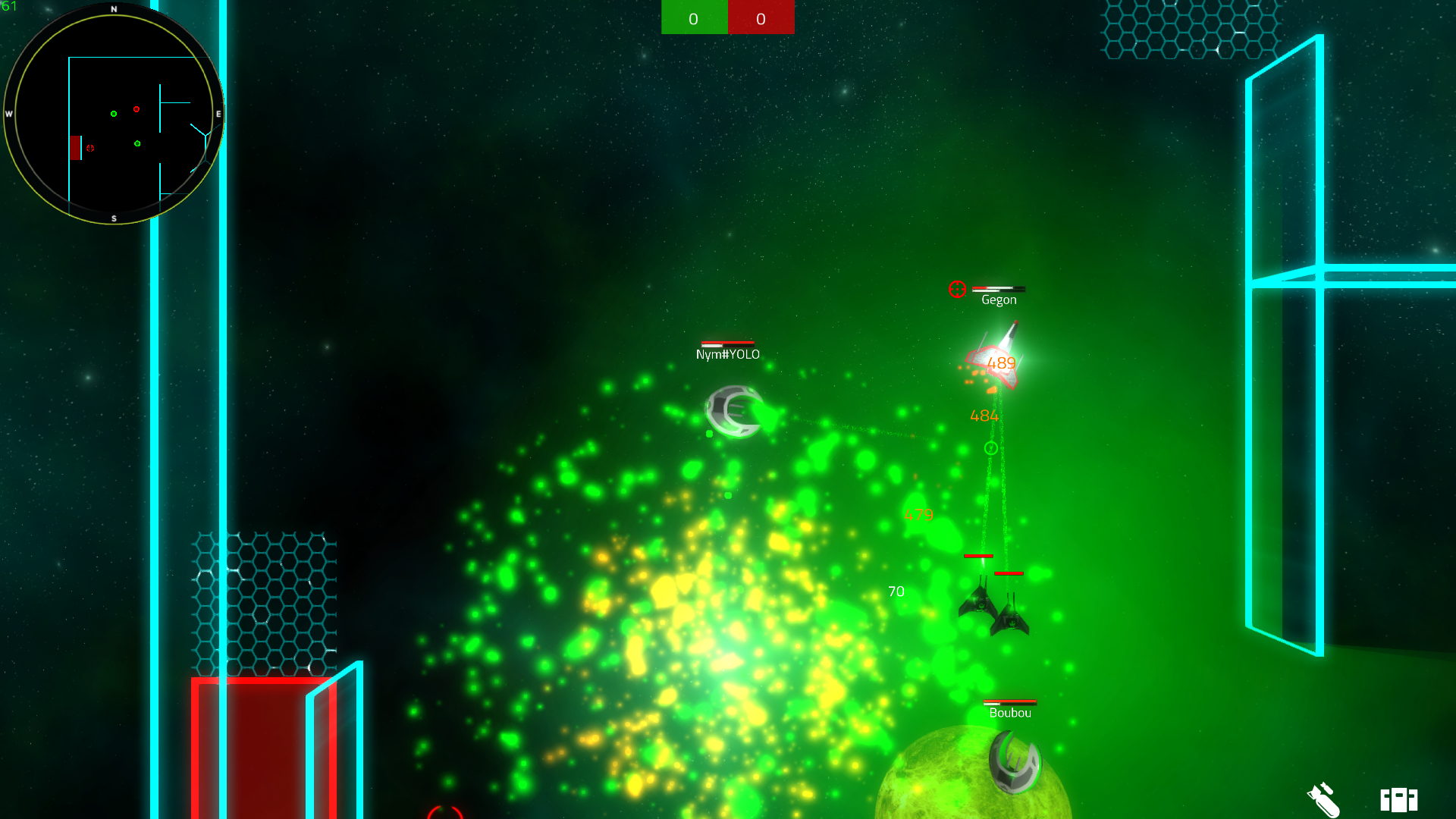The image size is (1456, 819).
Task: Click the red base zone on minimap
Action: [75, 149]
